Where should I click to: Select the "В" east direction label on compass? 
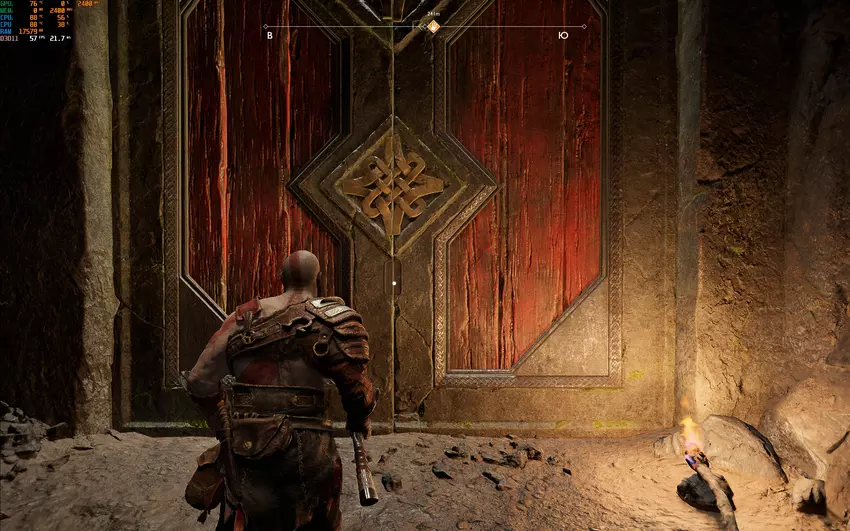(x=269, y=36)
